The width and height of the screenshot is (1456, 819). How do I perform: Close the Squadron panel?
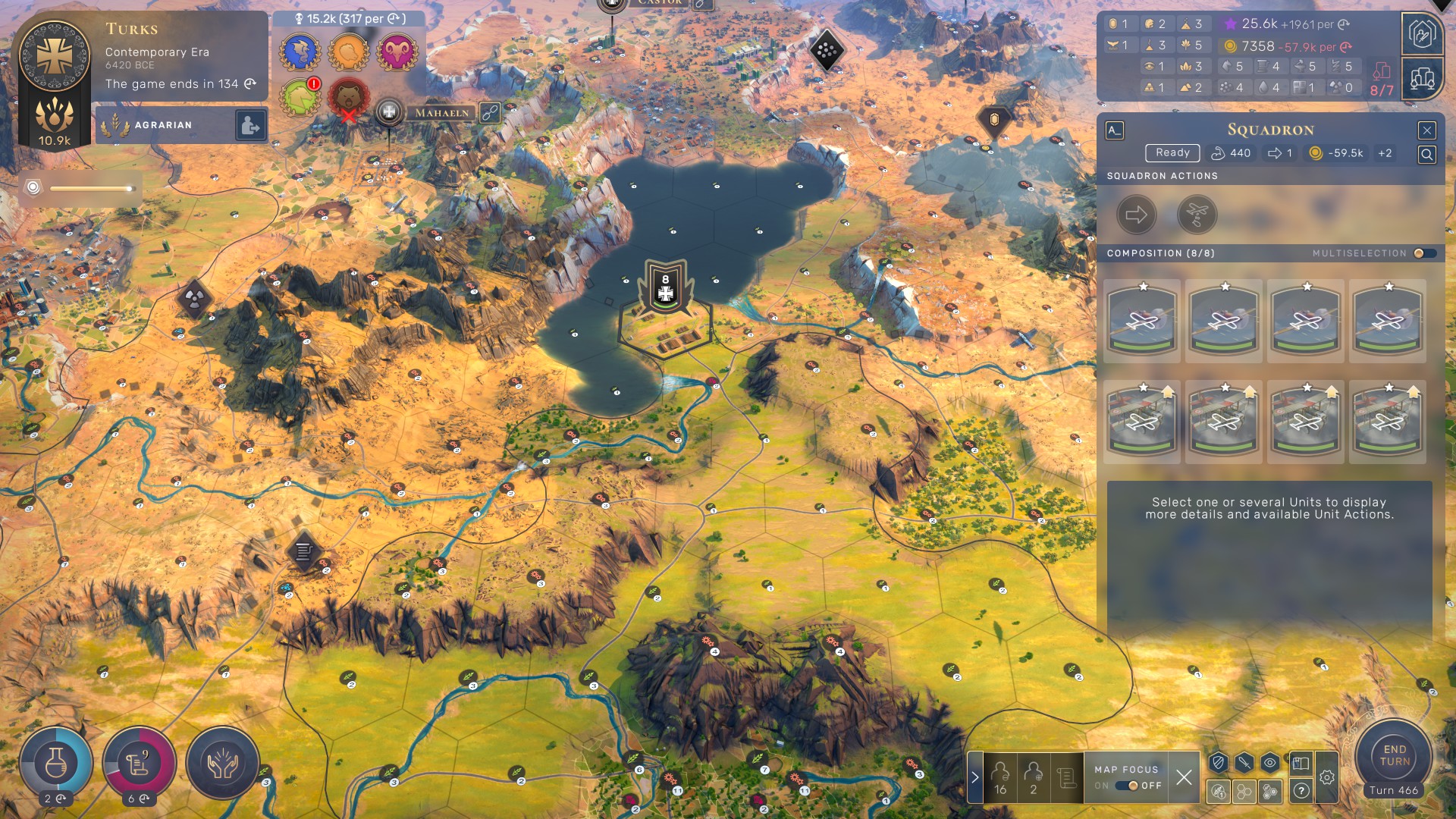click(x=1426, y=130)
